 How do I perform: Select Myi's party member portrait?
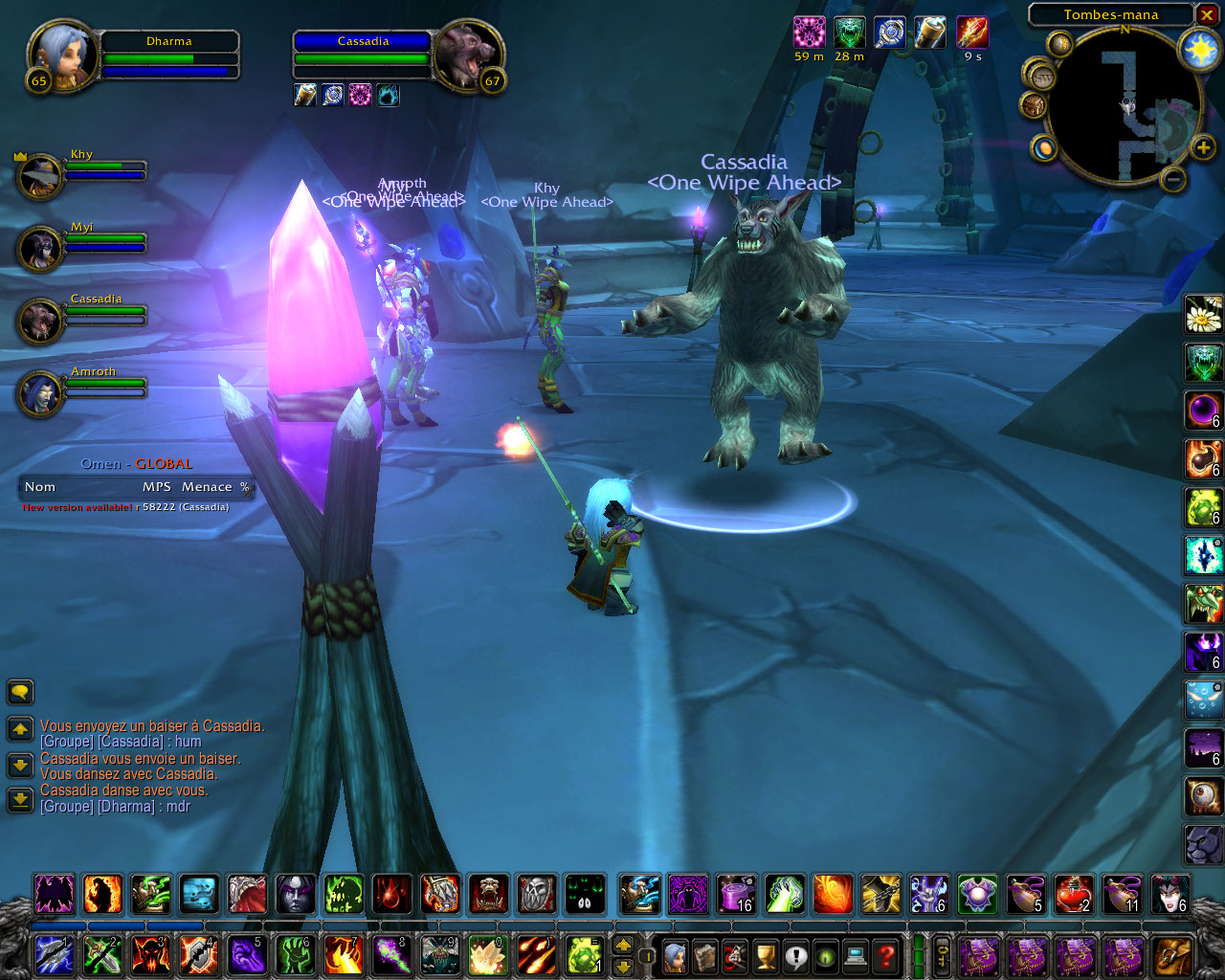click(x=40, y=249)
